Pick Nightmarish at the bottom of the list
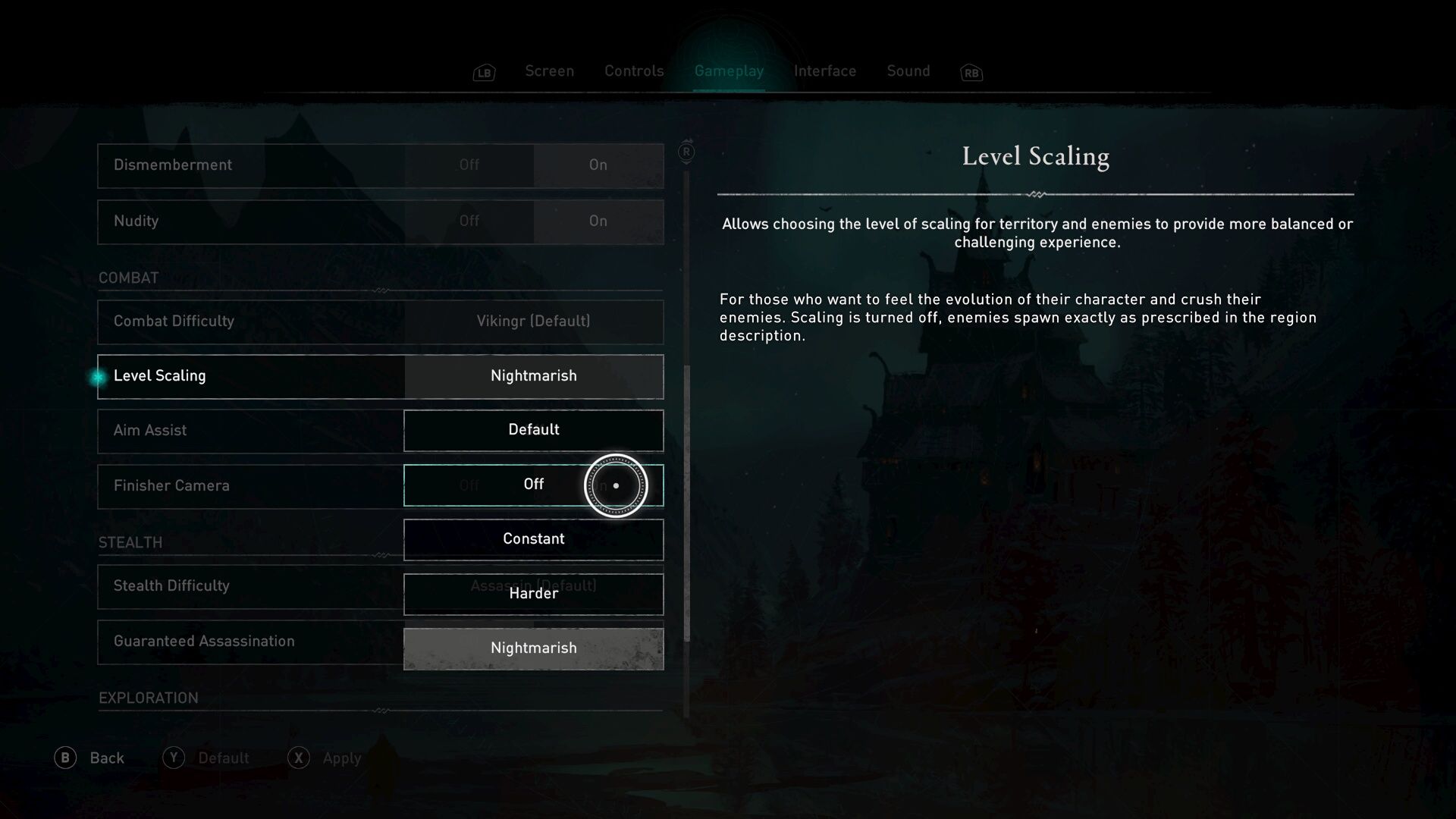This screenshot has height=819, width=1456. (534, 648)
